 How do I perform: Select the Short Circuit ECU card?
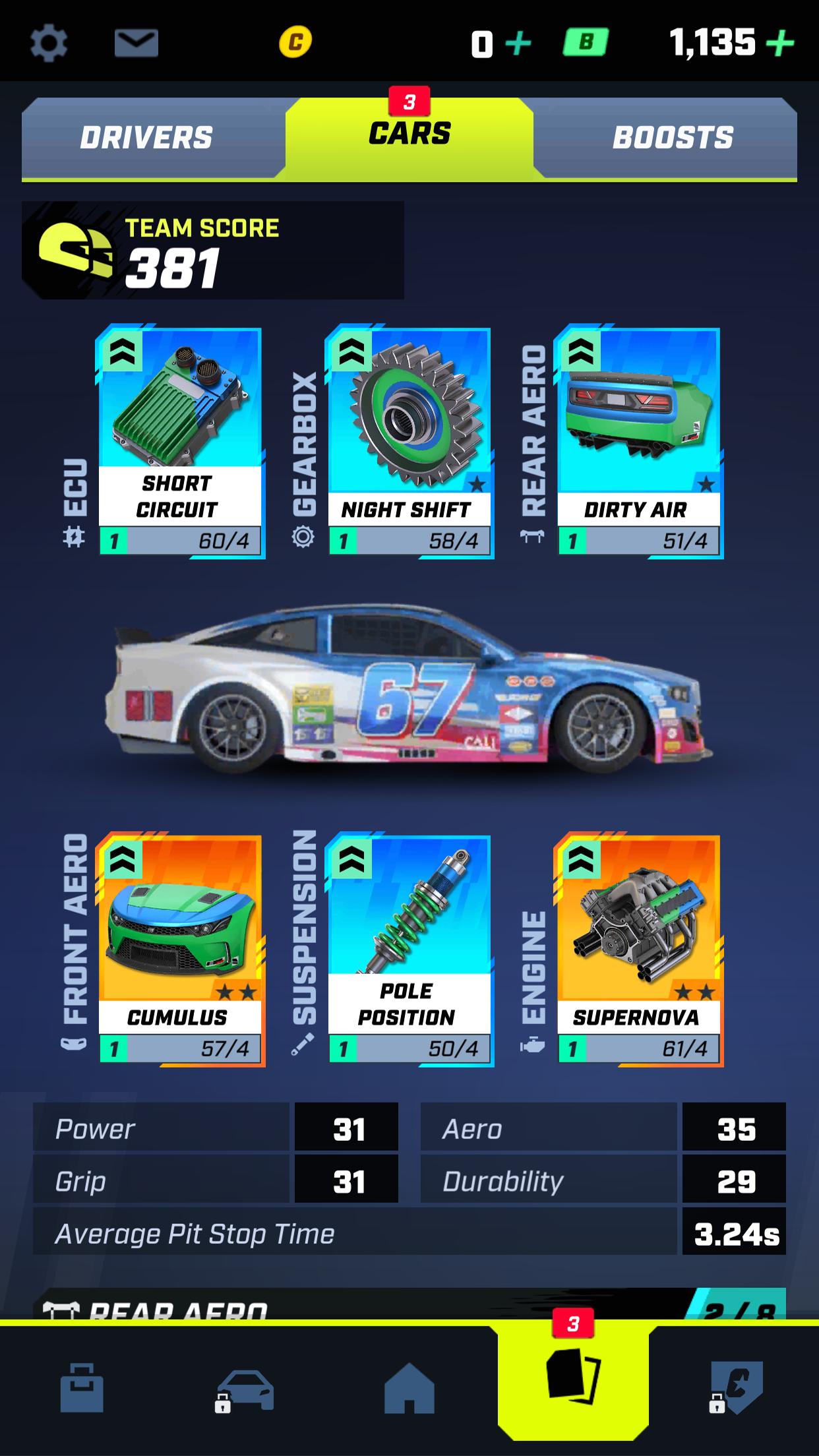coord(179,442)
